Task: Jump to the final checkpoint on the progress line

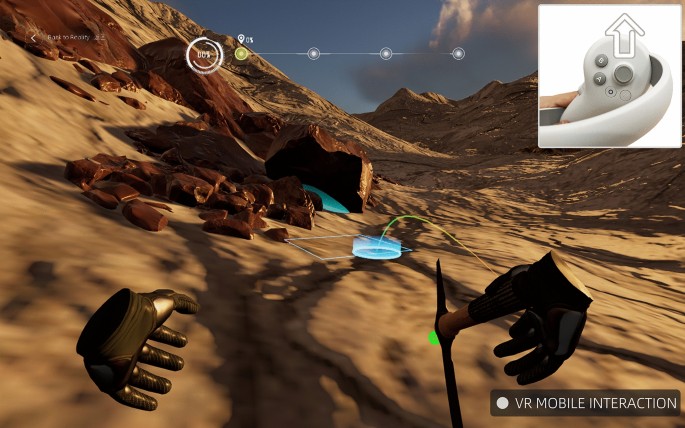Action: coord(458,54)
